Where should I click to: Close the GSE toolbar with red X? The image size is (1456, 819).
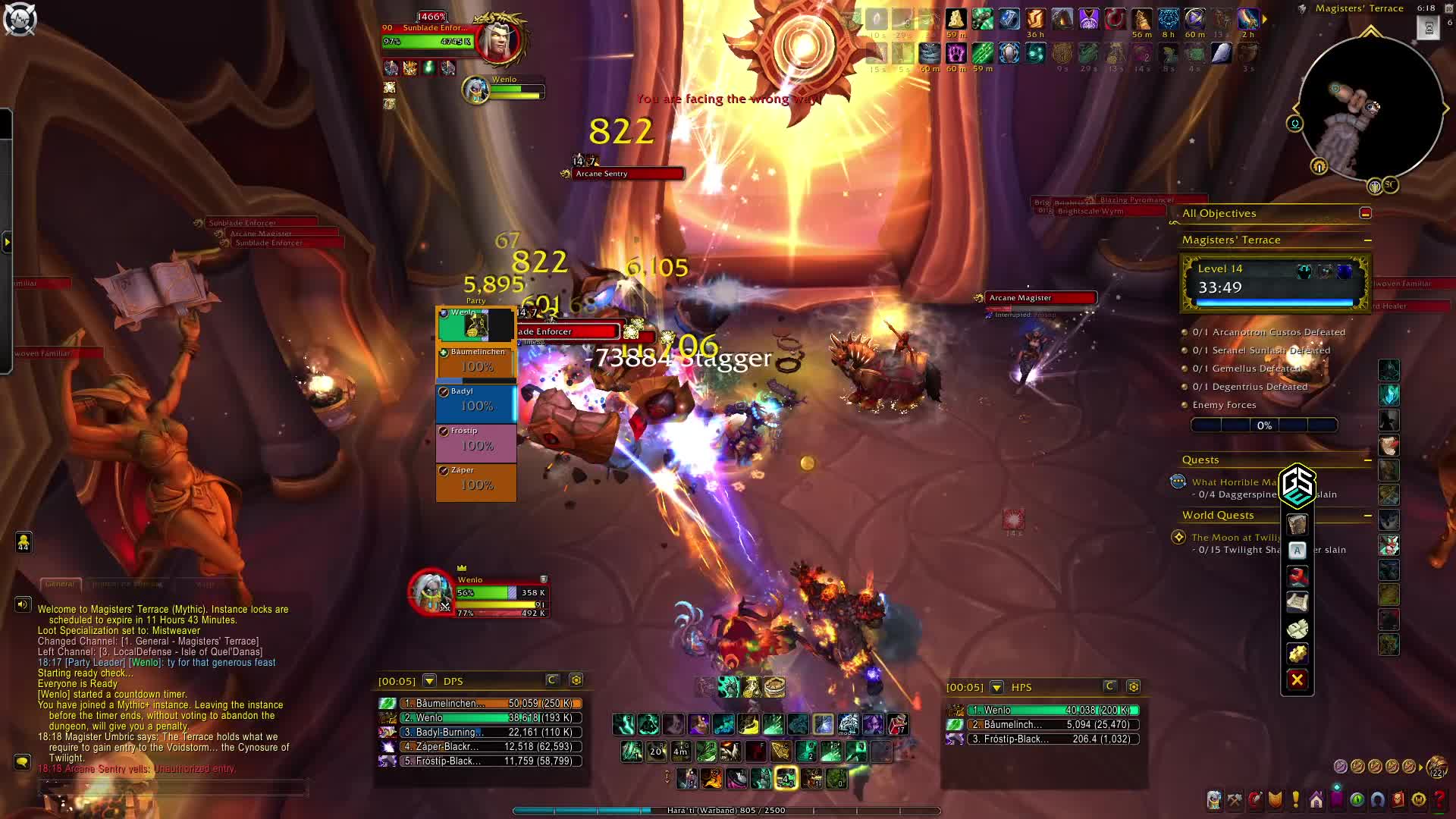1297,680
